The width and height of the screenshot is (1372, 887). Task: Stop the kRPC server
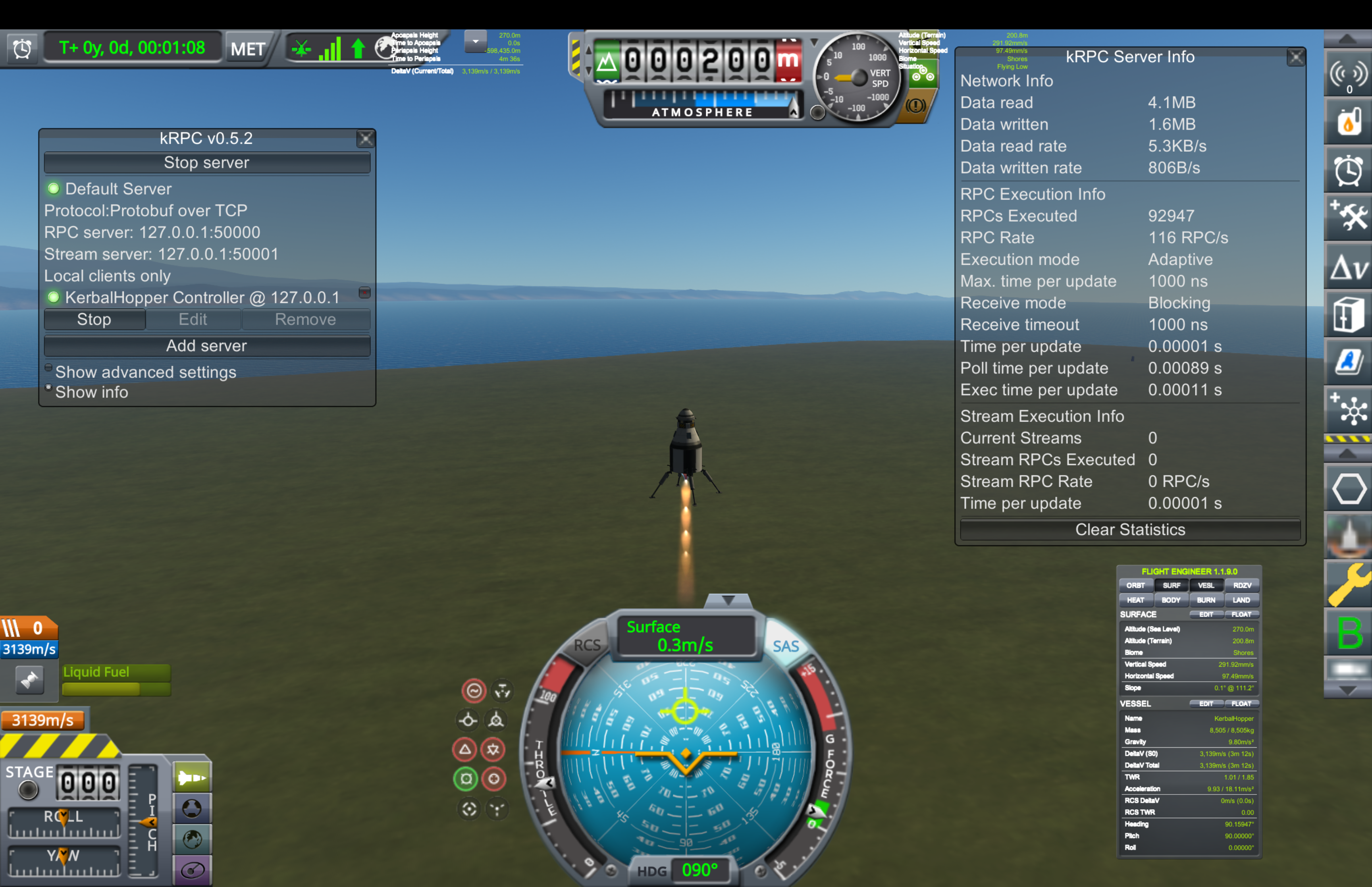tap(206, 163)
